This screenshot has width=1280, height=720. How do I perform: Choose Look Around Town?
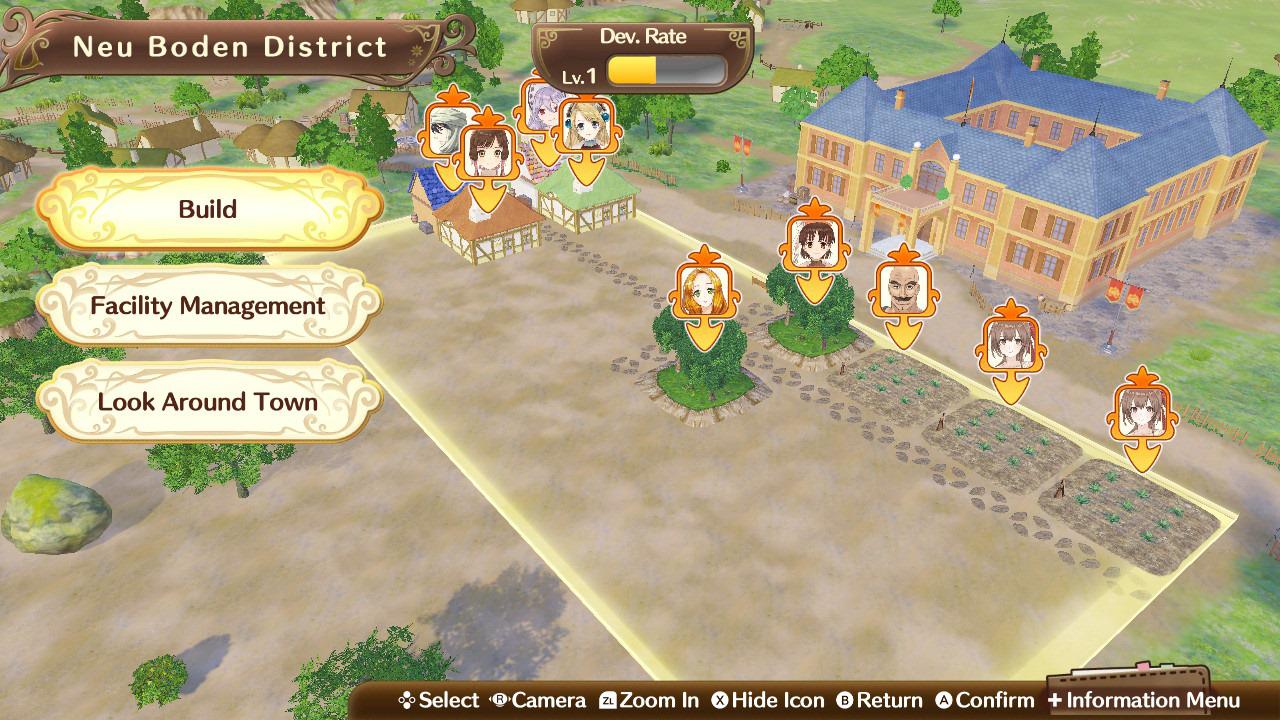(x=208, y=402)
